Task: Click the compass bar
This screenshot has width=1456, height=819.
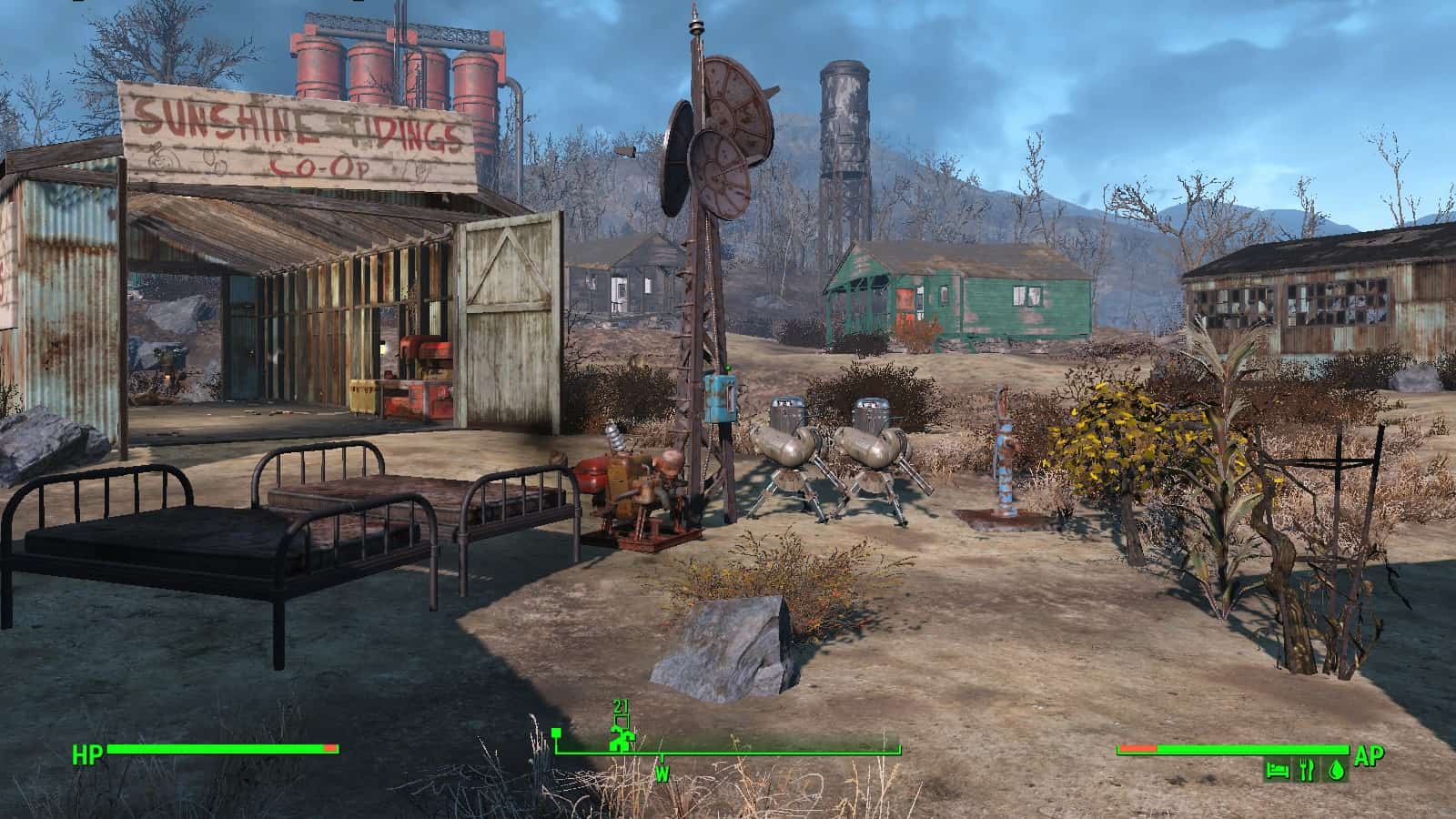Action: [x=728, y=753]
